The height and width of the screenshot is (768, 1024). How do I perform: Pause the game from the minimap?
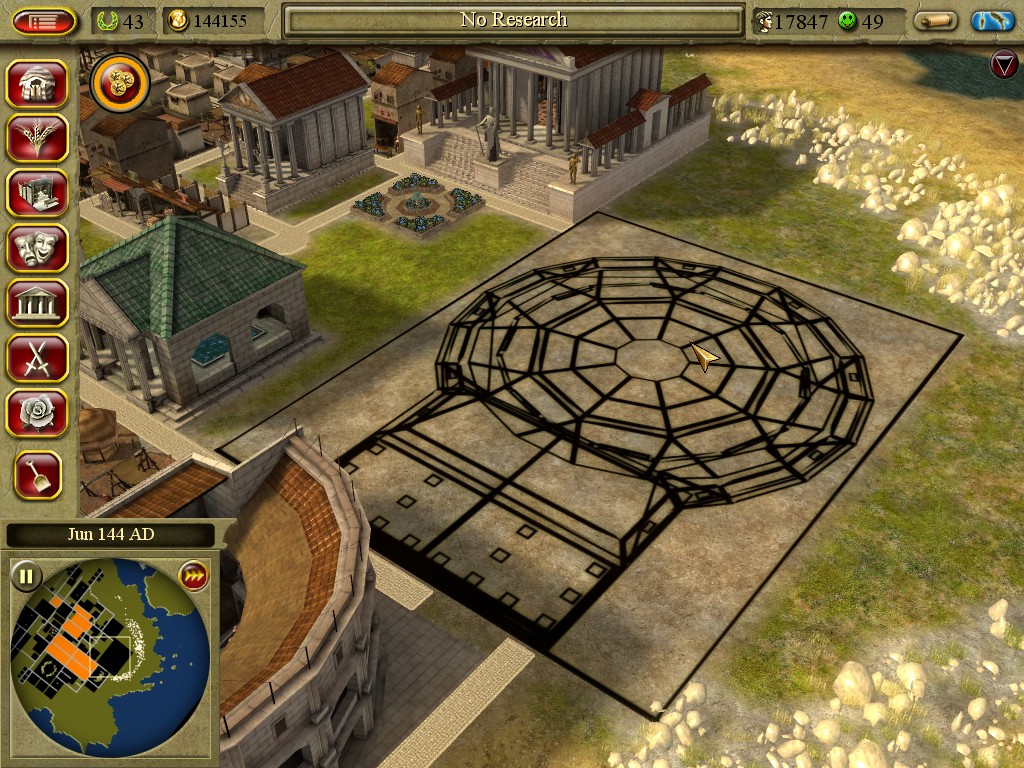(x=26, y=576)
